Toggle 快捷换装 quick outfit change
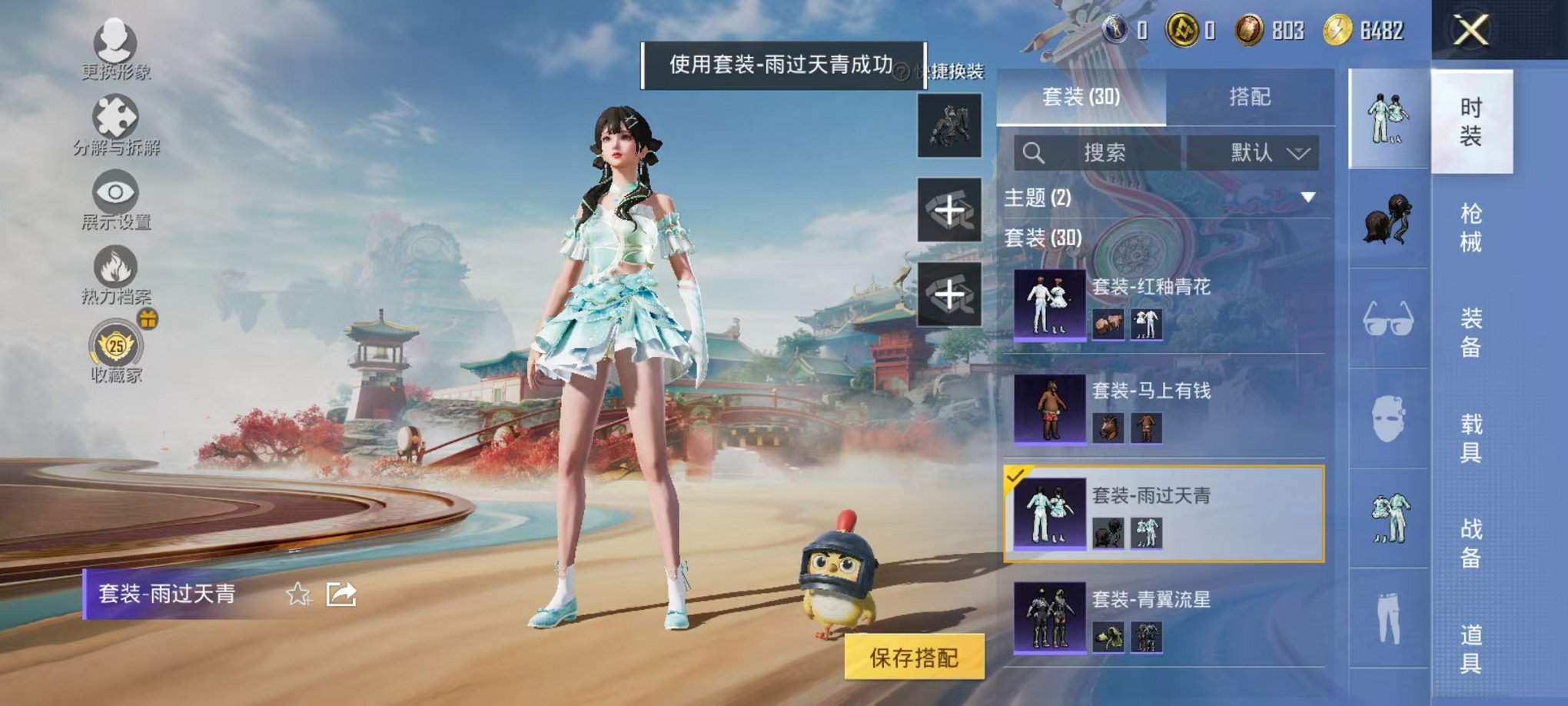The width and height of the screenshot is (1568, 706). [x=953, y=69]
